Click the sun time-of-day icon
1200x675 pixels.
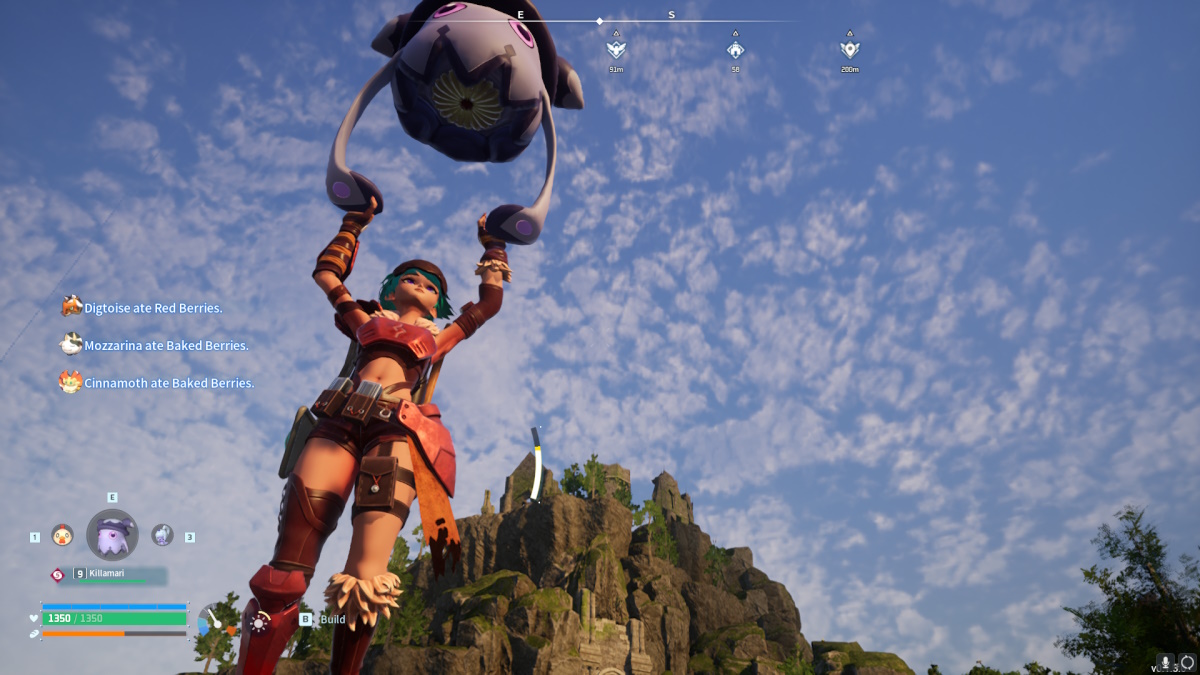click(259, 622)
